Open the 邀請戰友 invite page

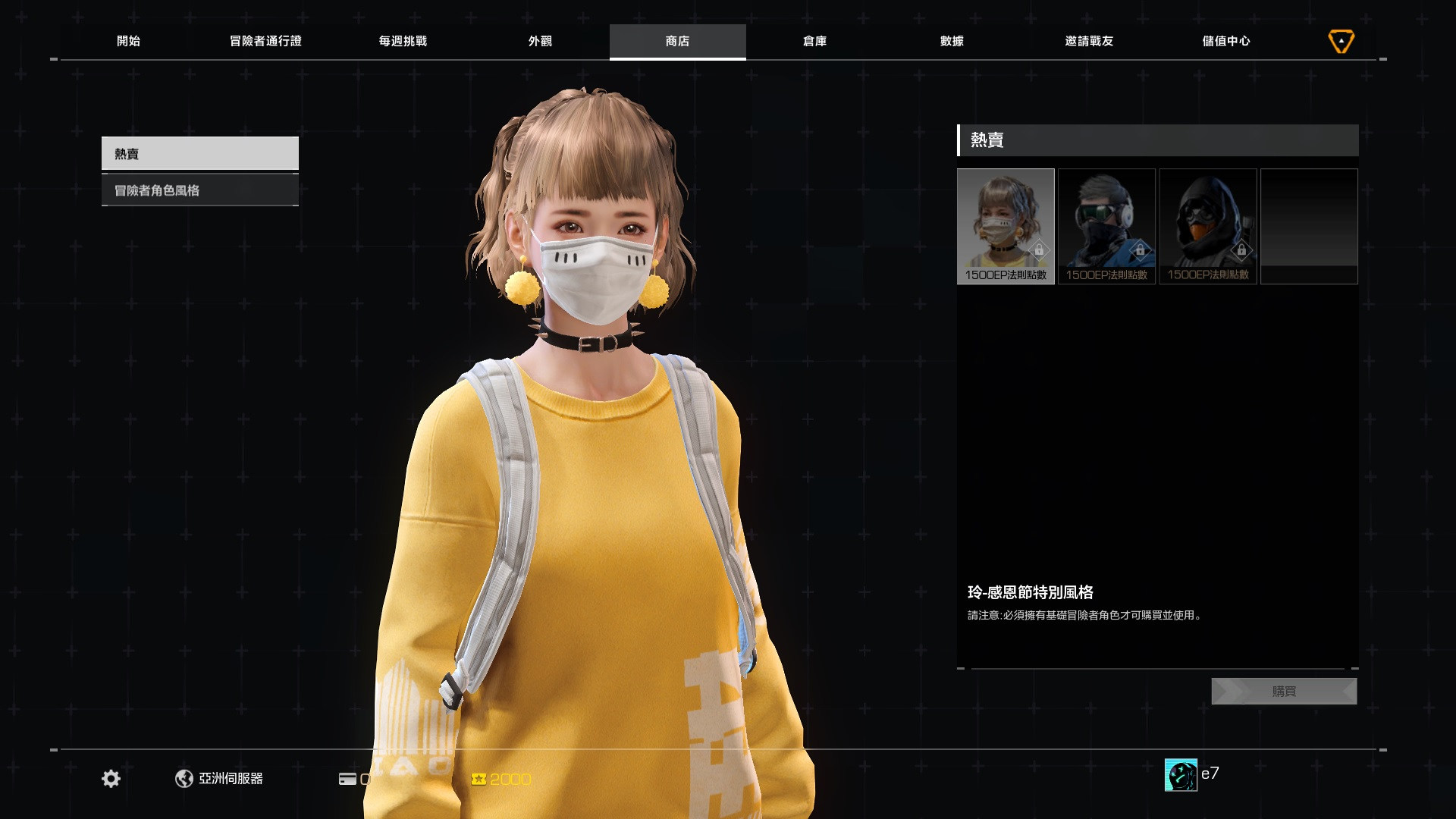pyautogui.click(x=1088, y=41)
